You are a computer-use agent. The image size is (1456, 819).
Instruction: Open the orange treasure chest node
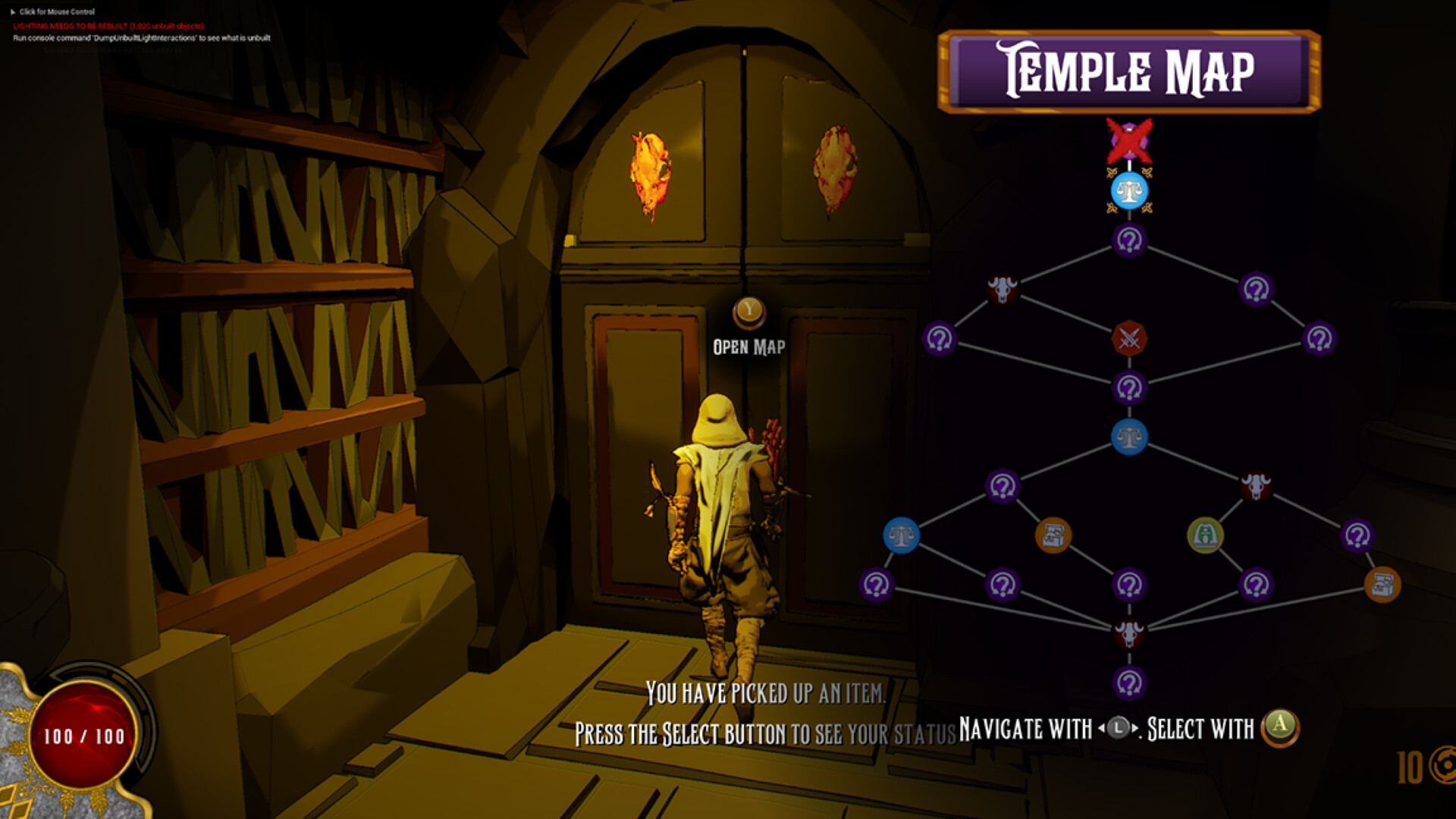(1053, 533)
